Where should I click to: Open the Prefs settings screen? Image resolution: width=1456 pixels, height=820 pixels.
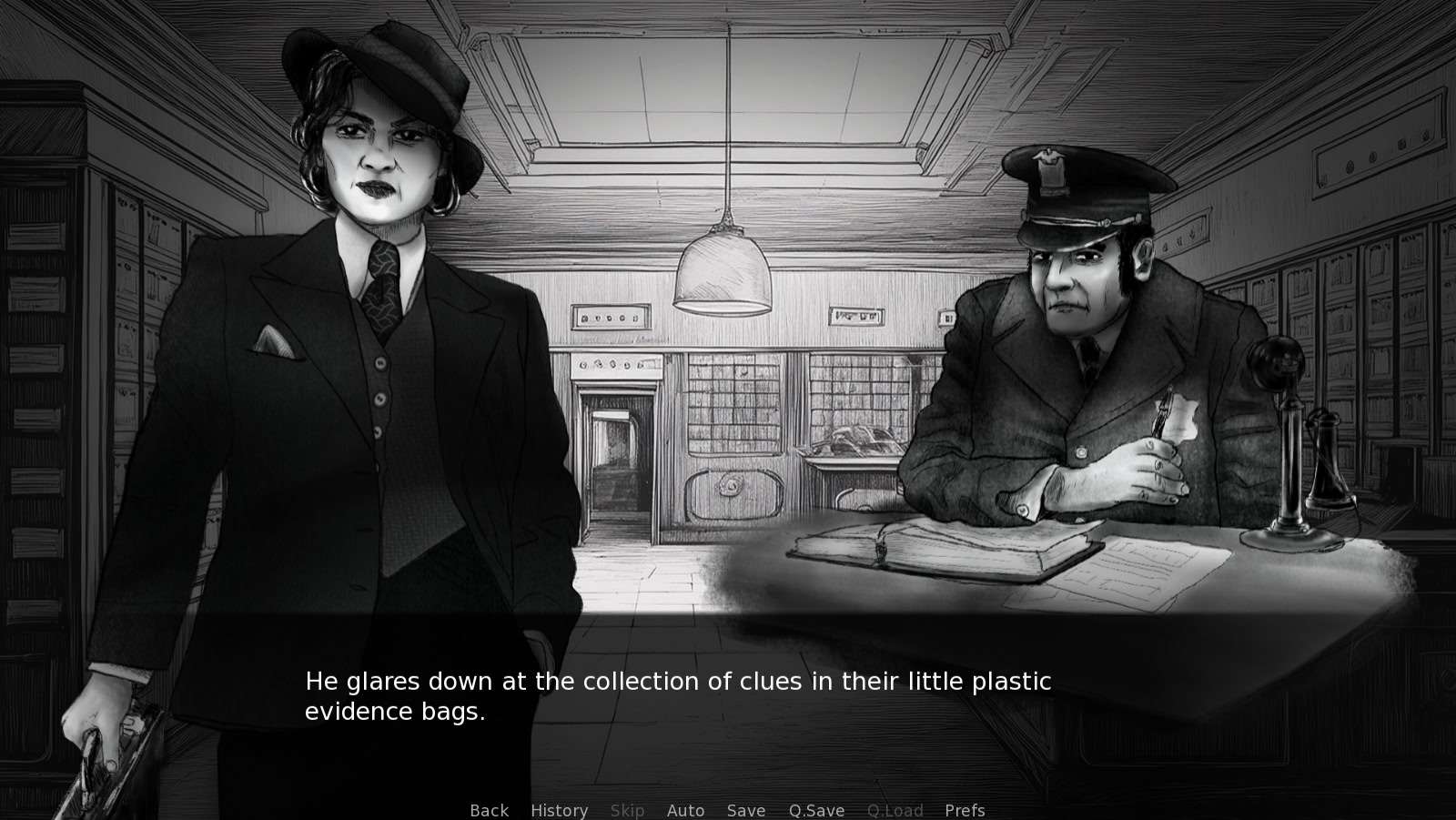pyautogui.click(x=965, y=810)
